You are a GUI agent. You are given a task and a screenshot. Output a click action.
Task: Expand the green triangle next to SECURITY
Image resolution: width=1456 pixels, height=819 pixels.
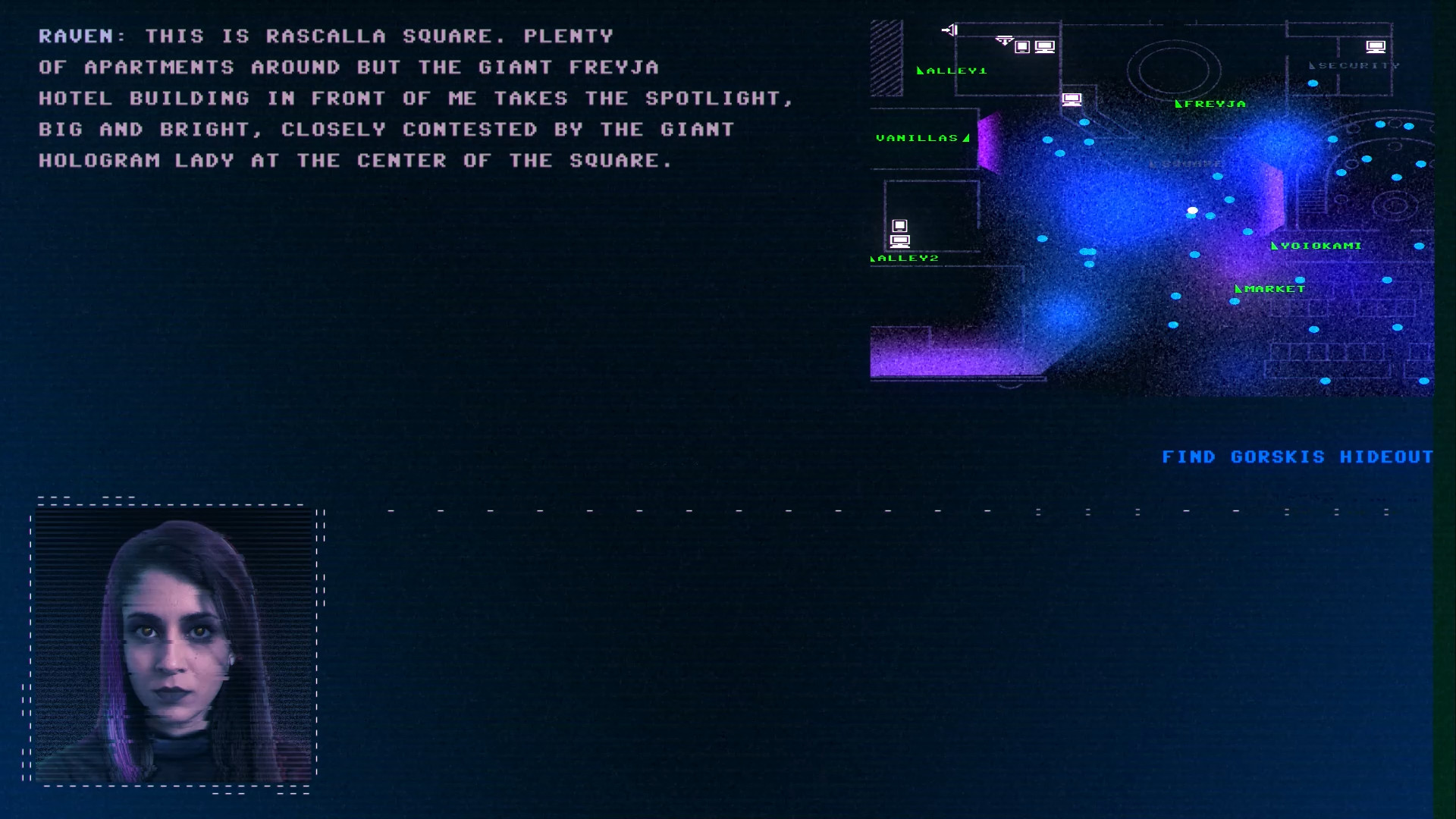(1312, 67)
